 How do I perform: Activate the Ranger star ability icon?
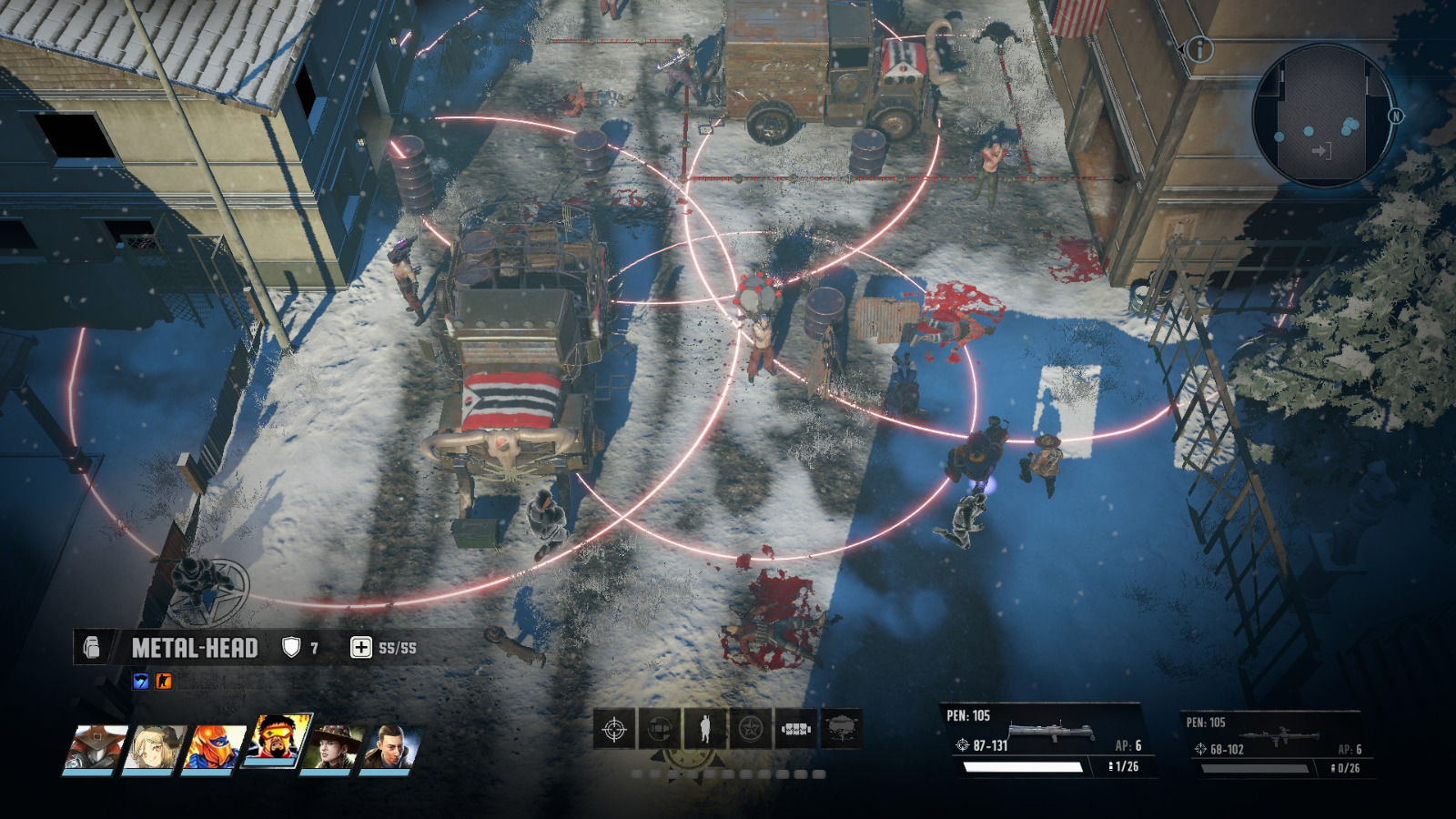pyautogui.click(x=750, y=728)
